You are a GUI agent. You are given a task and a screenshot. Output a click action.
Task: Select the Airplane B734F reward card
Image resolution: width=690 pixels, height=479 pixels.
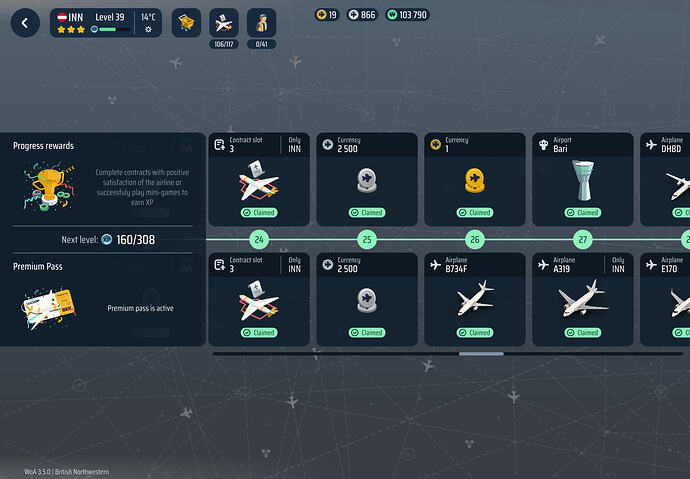pos(475,298)
